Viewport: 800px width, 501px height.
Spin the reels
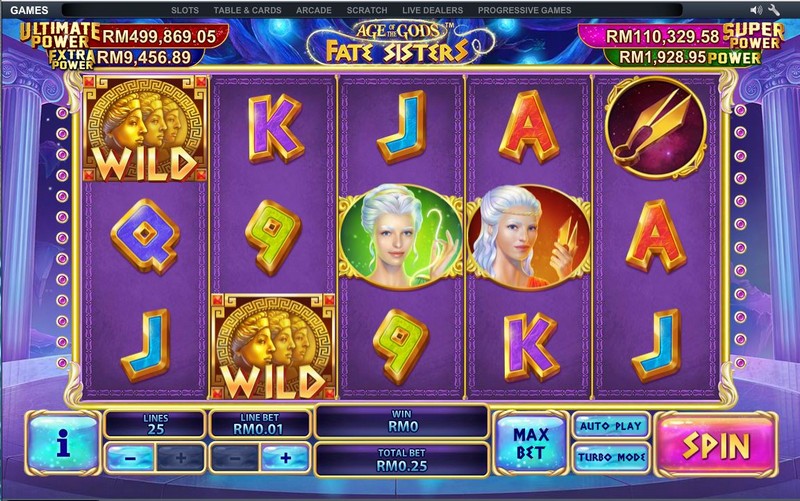click(715, 443)
